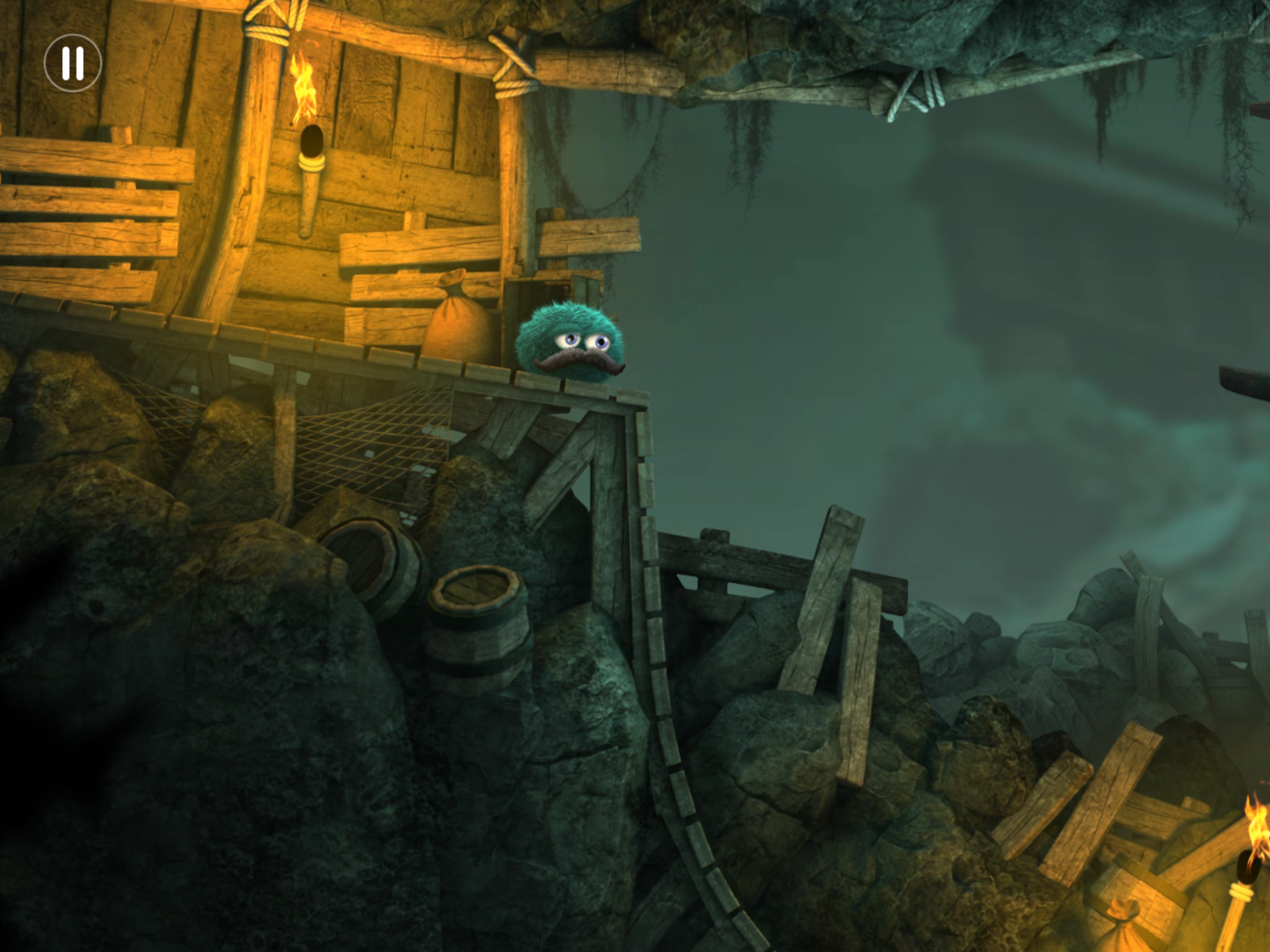Pause the game with the pause button
This screenshot has width=1270, height=952.
[73, 63]
